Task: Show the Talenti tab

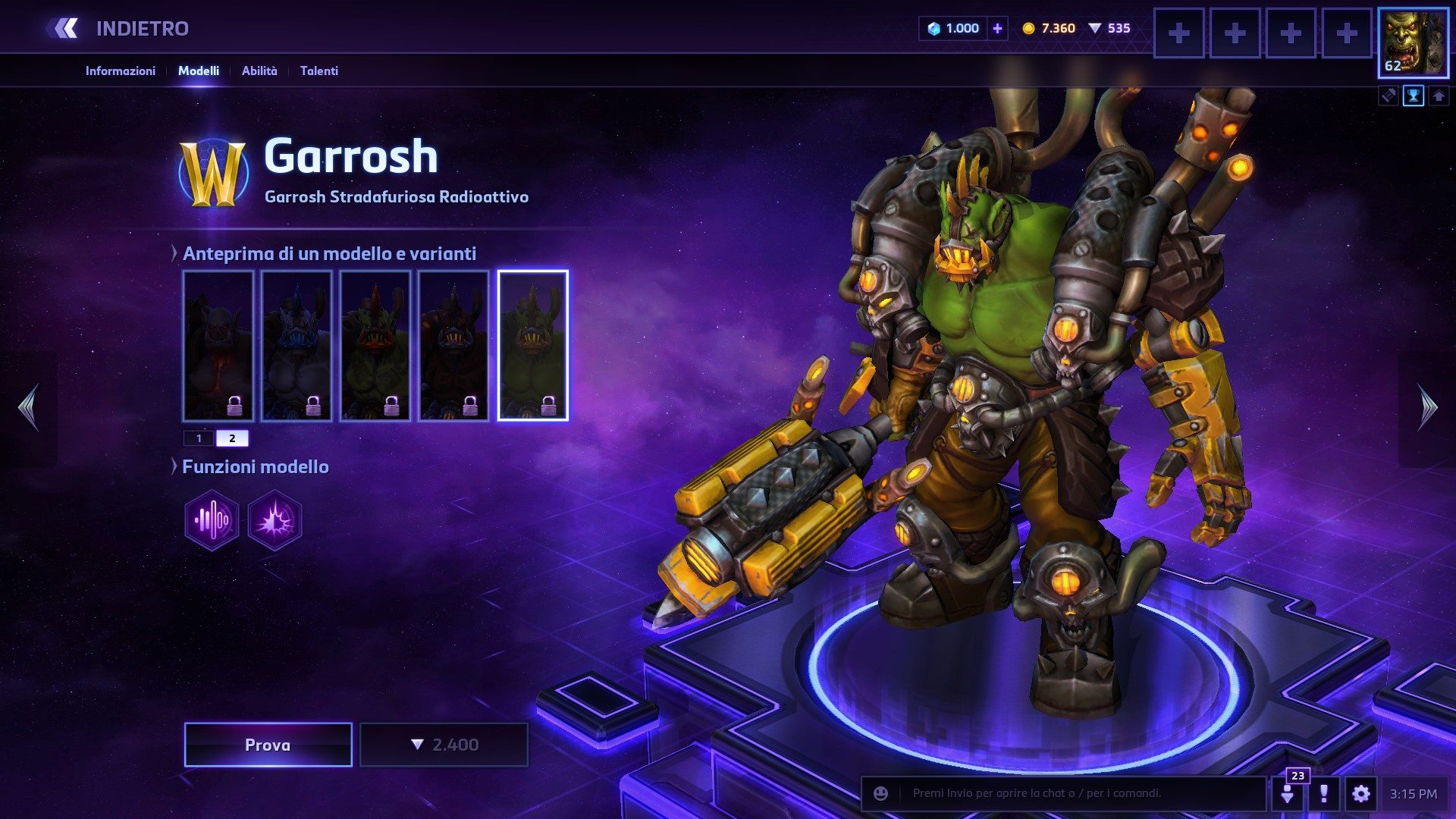Action: (x=318, y=71)
